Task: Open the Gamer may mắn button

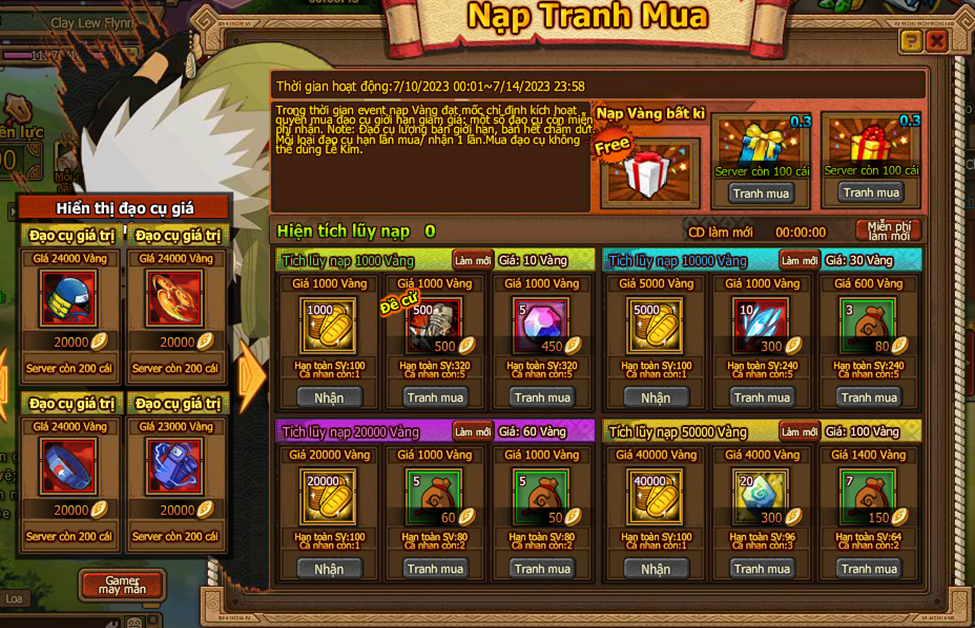Action: point(122,585)
